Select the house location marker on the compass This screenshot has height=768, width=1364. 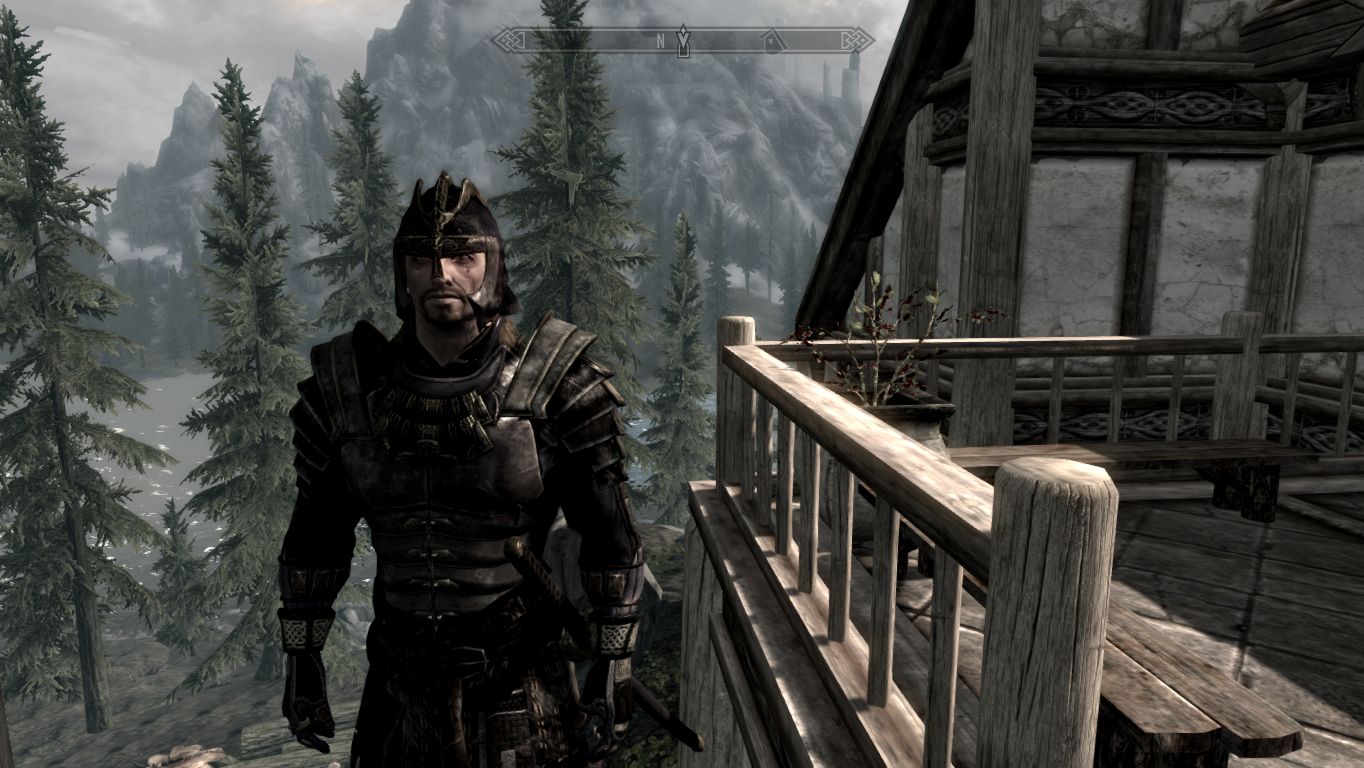pyautogui.click(x=771, y=41)
